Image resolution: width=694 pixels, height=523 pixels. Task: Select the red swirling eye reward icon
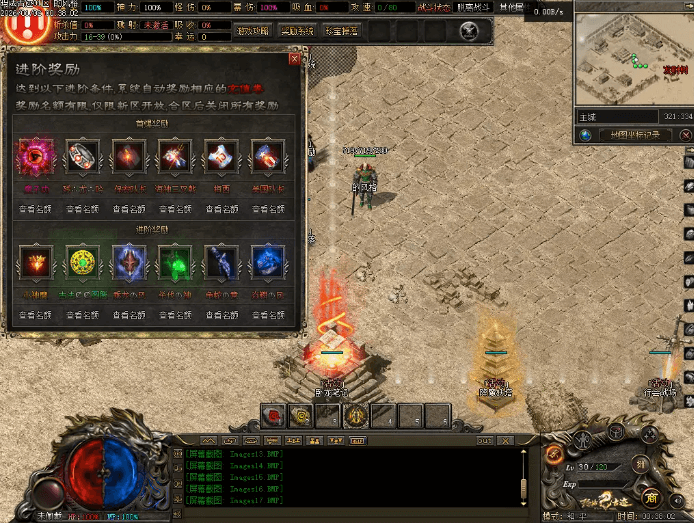35,157
